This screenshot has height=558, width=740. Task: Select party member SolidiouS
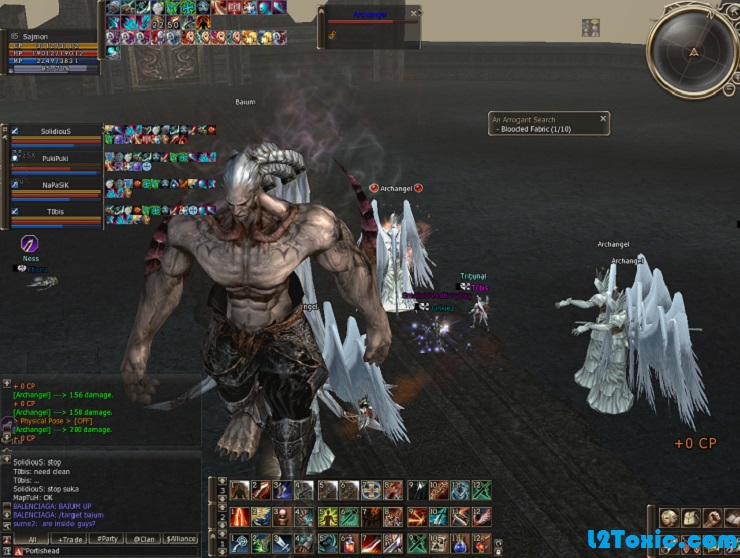click(55, 132)
